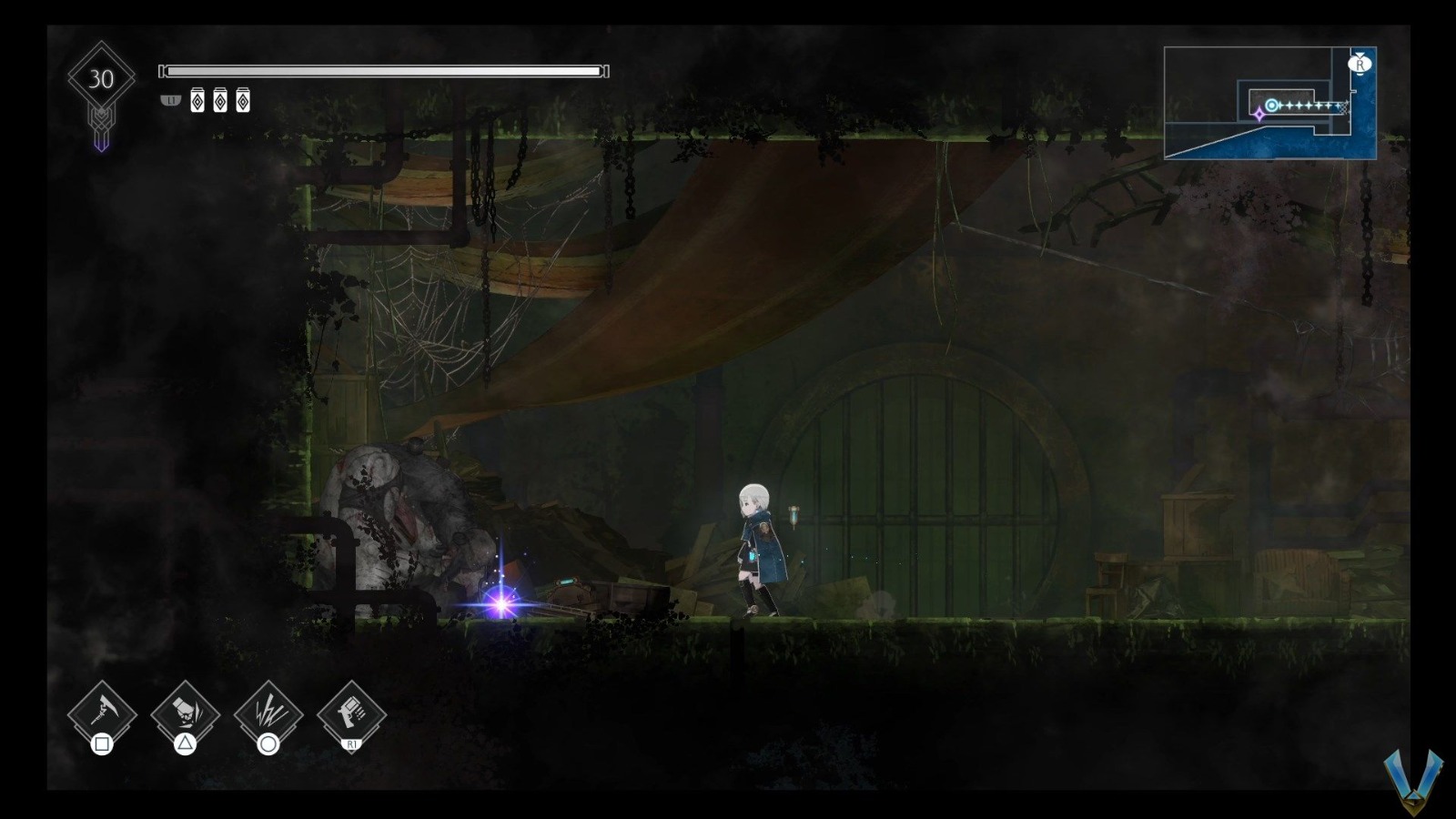Image resolution: width=1456 pixels, height=819 pixels.
Task: Select the purple diamond waypoint on the minimap
Action: (1258, 115)
